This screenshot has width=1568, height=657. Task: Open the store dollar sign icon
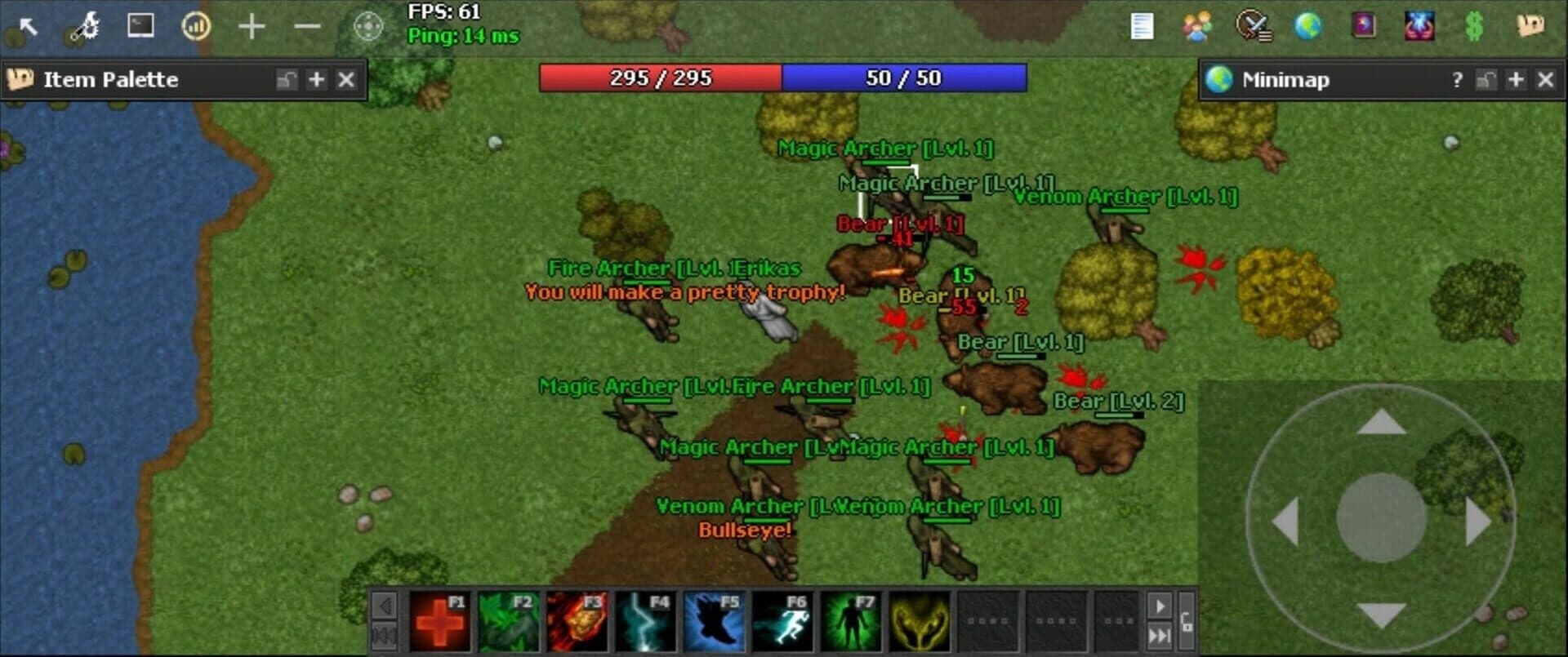click(1477, 27)
